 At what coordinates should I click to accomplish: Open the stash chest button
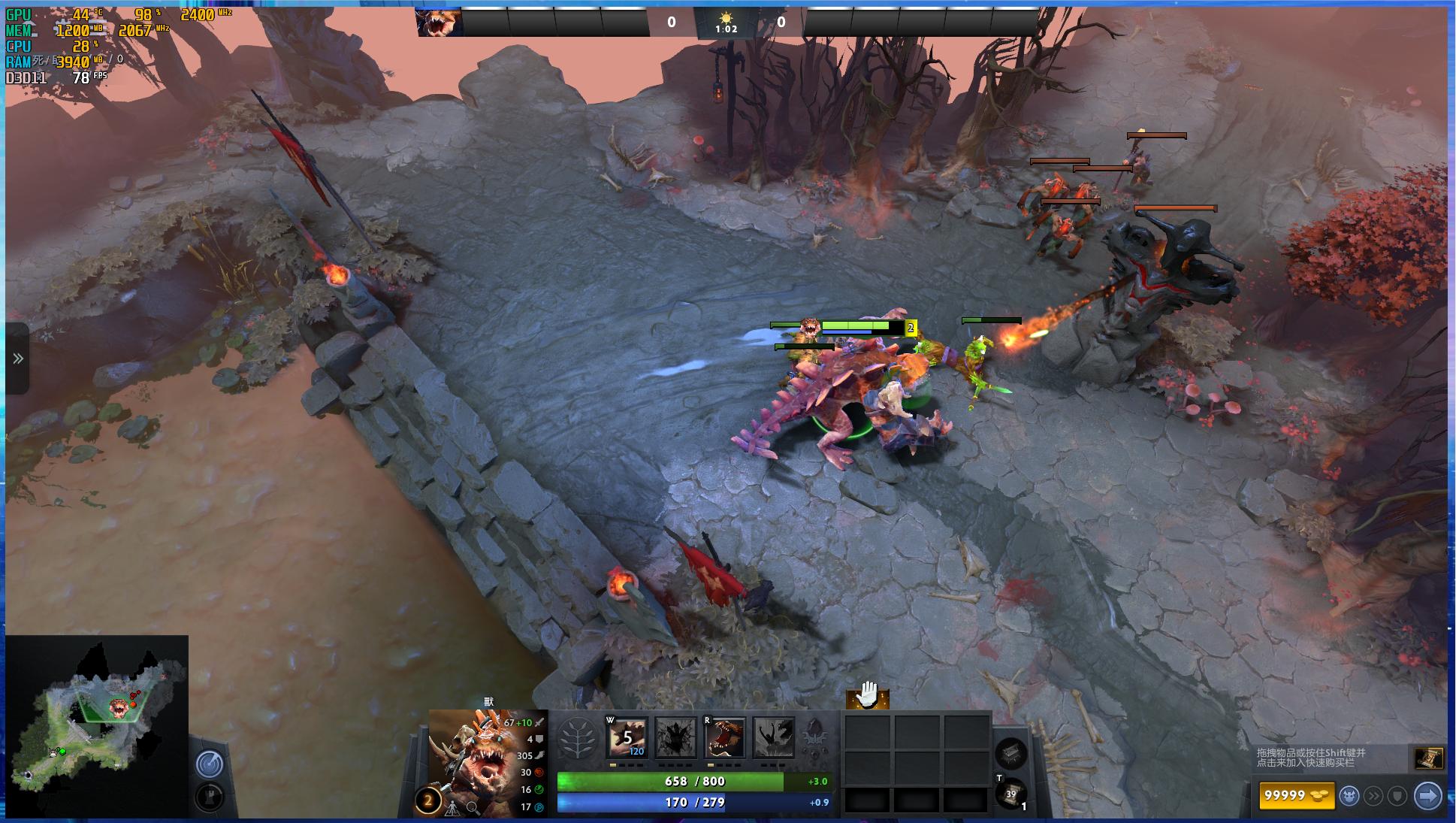click(x=1010, y=753)
